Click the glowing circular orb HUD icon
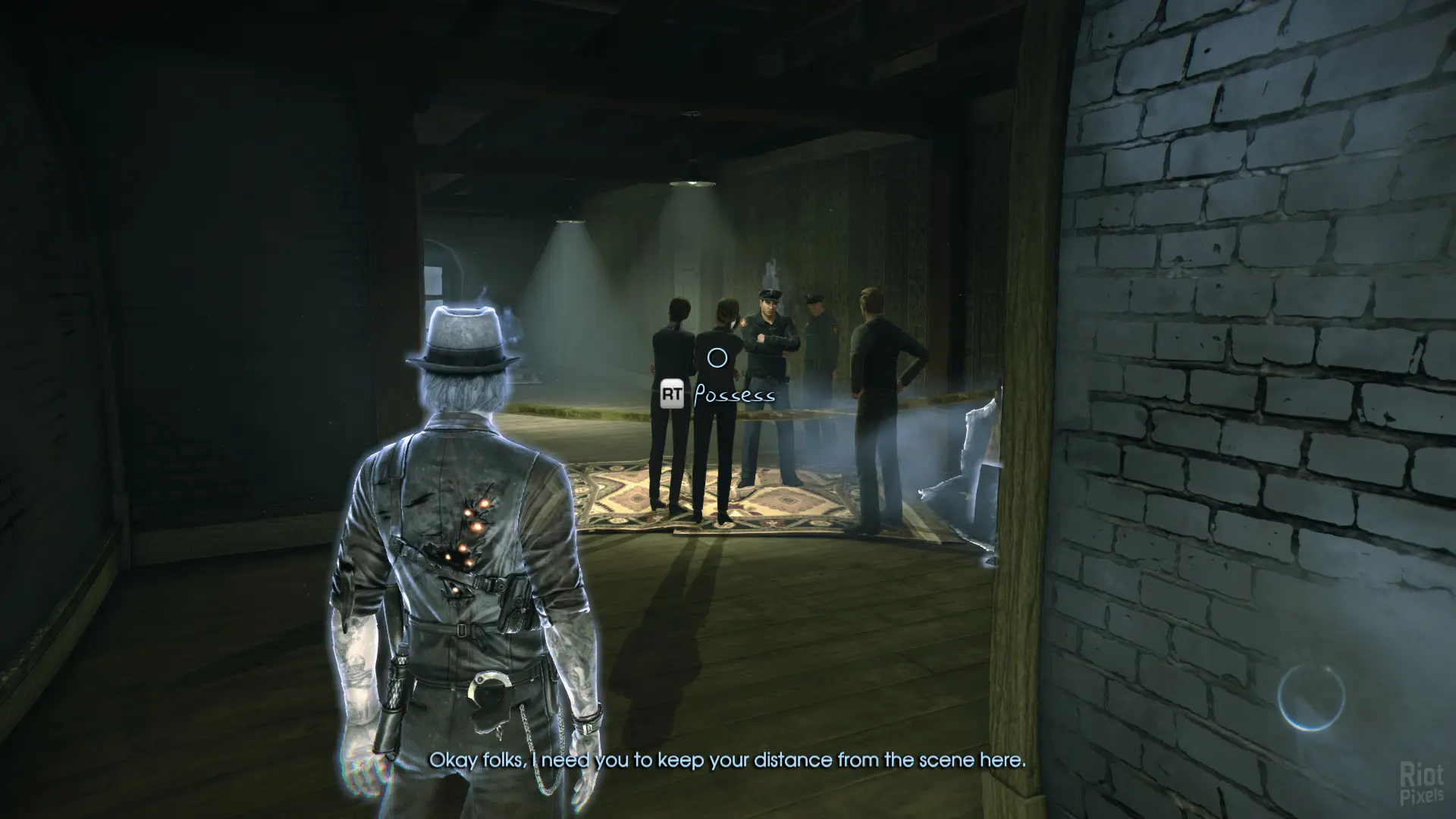Viewport: 1456px width, 819px height. 1310,697
